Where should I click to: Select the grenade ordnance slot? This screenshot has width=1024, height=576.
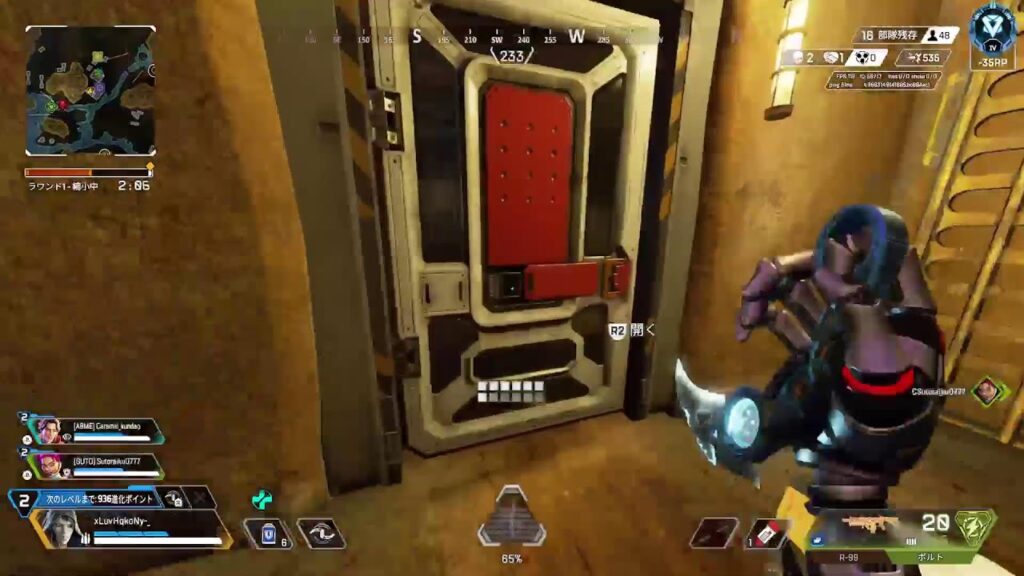768,533
